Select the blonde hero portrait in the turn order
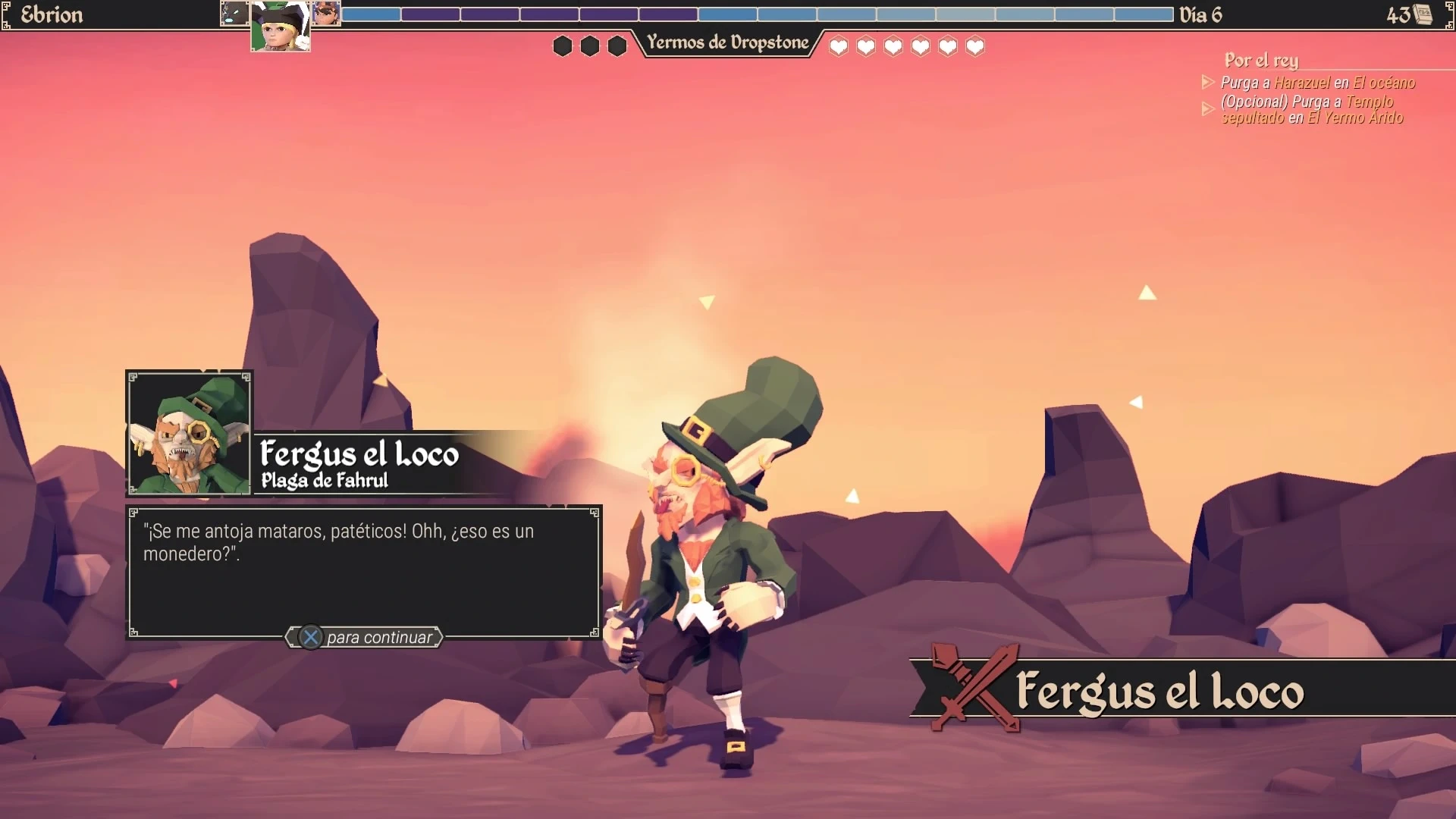 coord(280,27)
